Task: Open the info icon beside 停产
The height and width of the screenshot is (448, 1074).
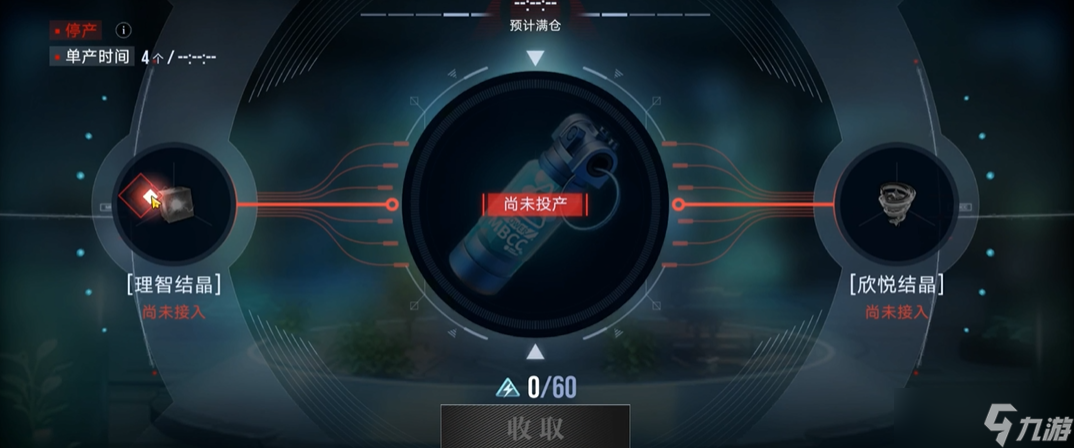Action: (124, 31)
